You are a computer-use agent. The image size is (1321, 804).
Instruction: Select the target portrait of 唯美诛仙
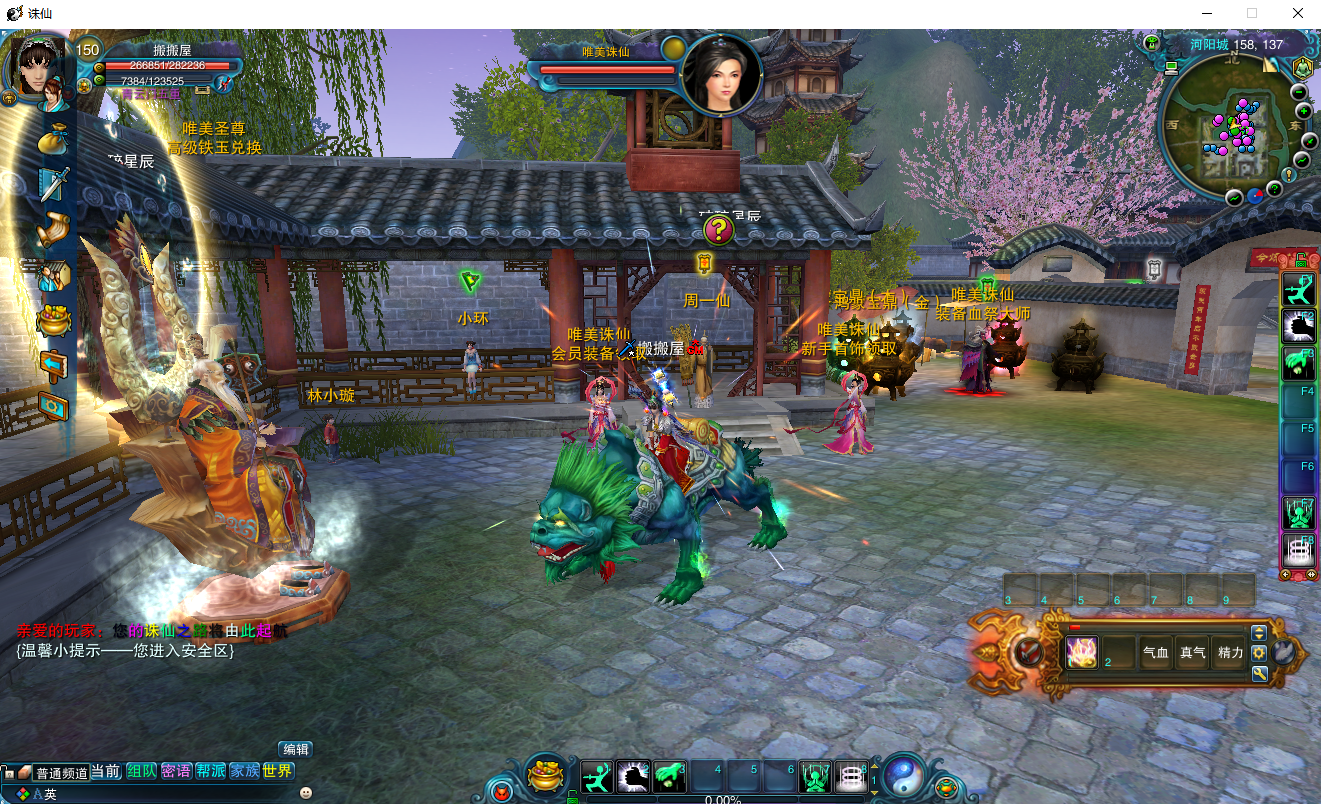tap(721, 74)
